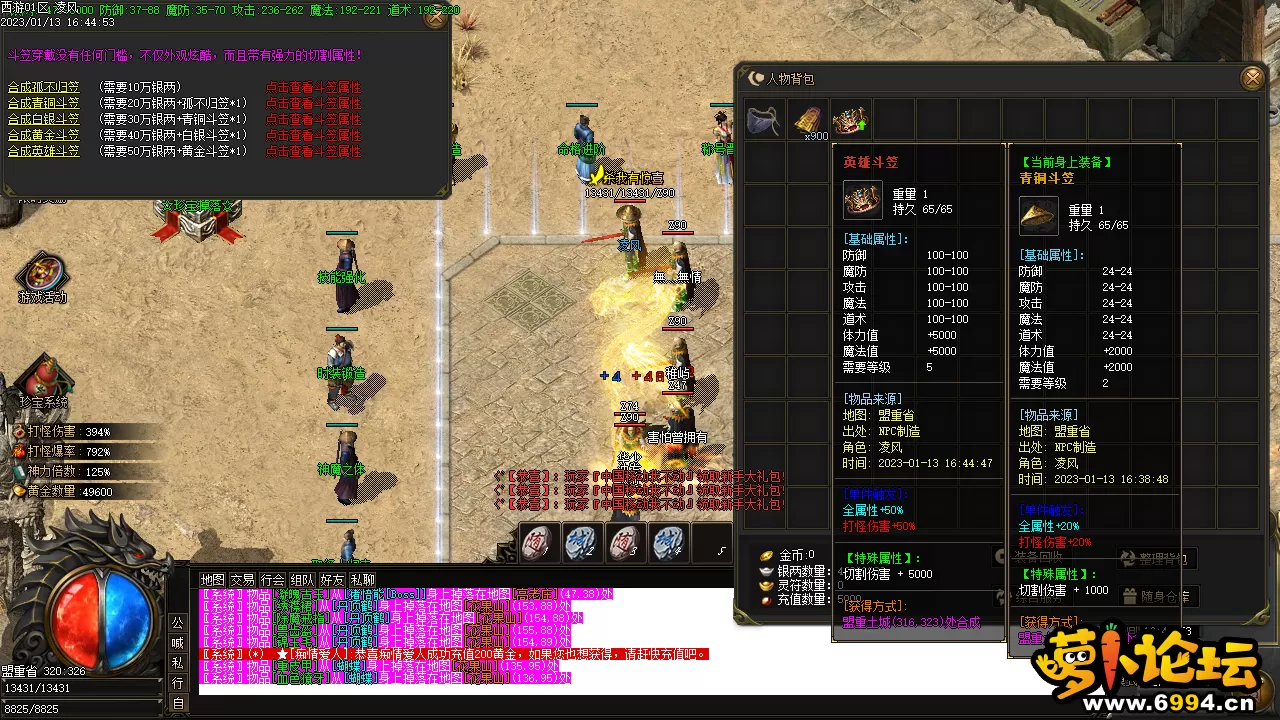Screen dimensions: 1280x720
Task: Craft the hero hat via 合成英雄斗笠
Action: pyautogui.click(x=44, y=152)
